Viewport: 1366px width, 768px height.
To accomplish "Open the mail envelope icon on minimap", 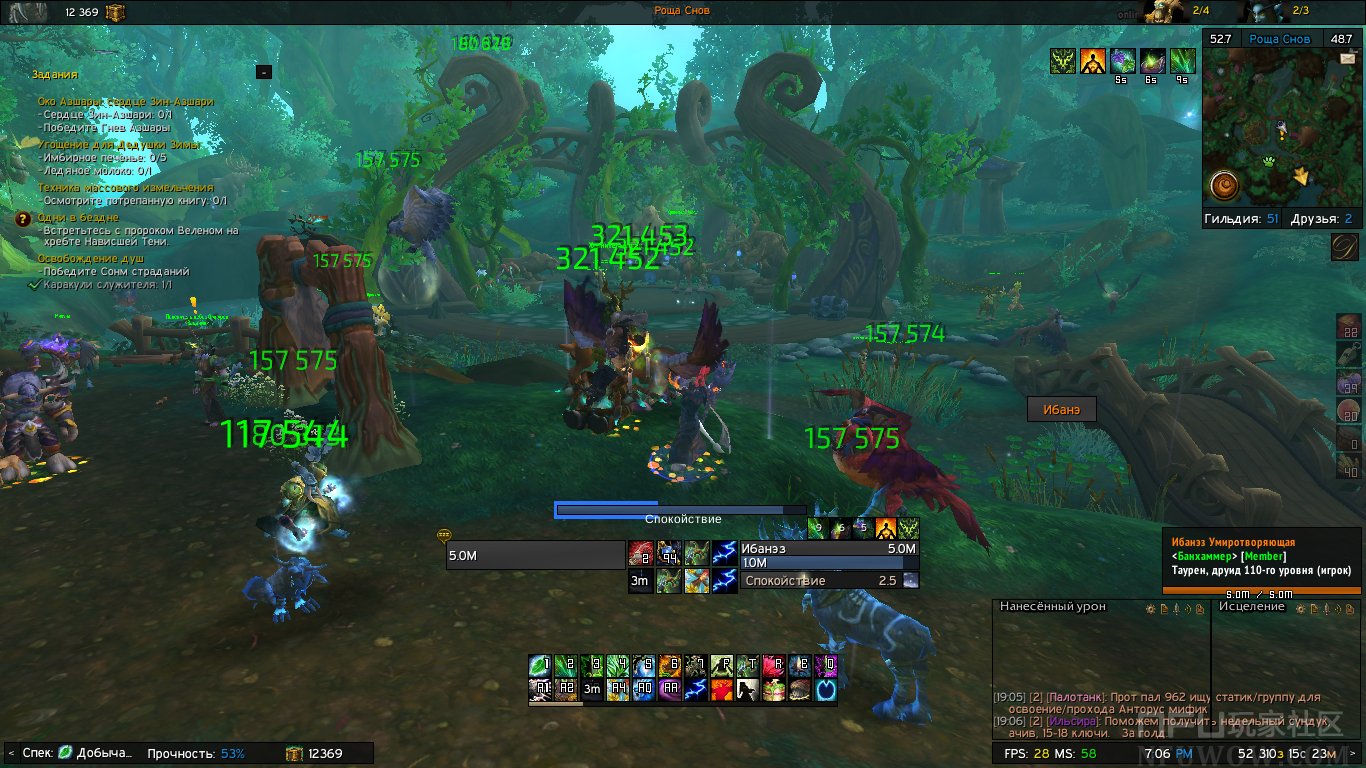I will (x=1347, y=59).
